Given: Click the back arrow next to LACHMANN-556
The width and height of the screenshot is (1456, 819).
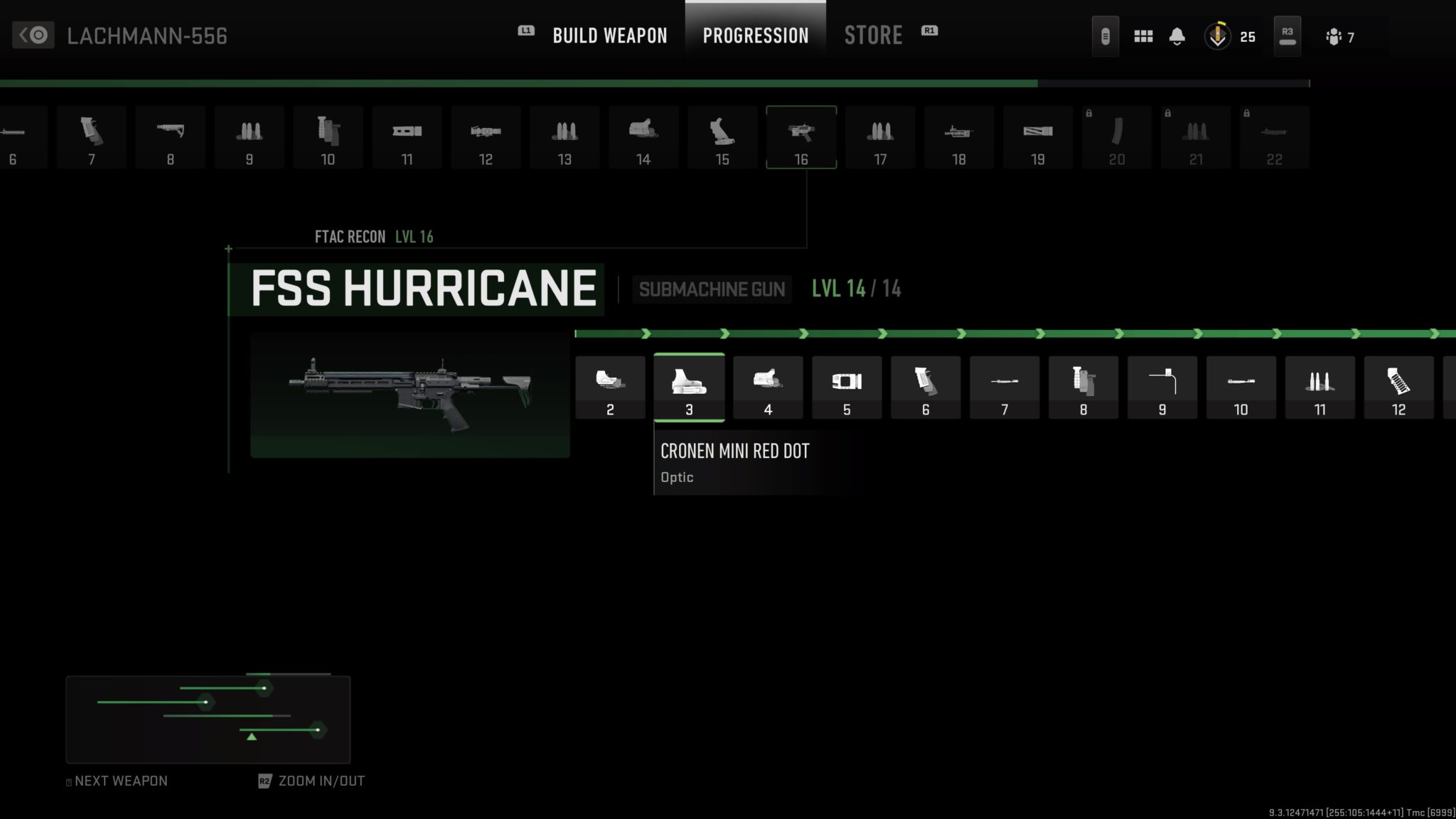Looking at the screenshot, I should [33, 35].
